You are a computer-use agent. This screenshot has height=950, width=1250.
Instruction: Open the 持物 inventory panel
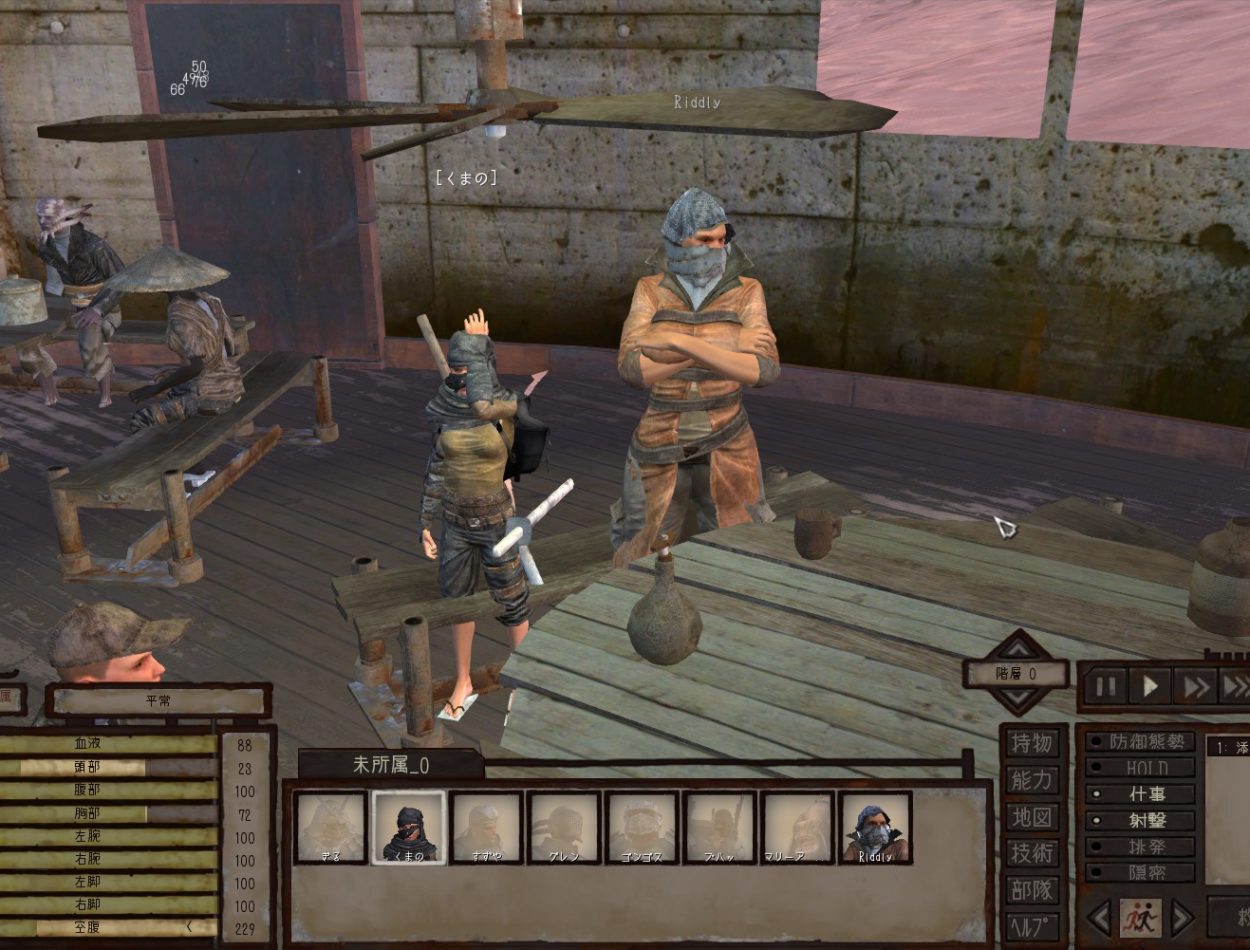[1032, 743]
